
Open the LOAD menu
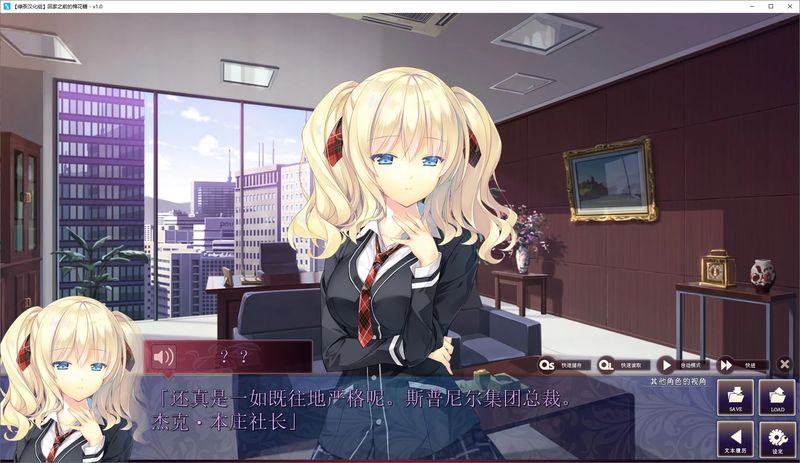coord(777,397)
